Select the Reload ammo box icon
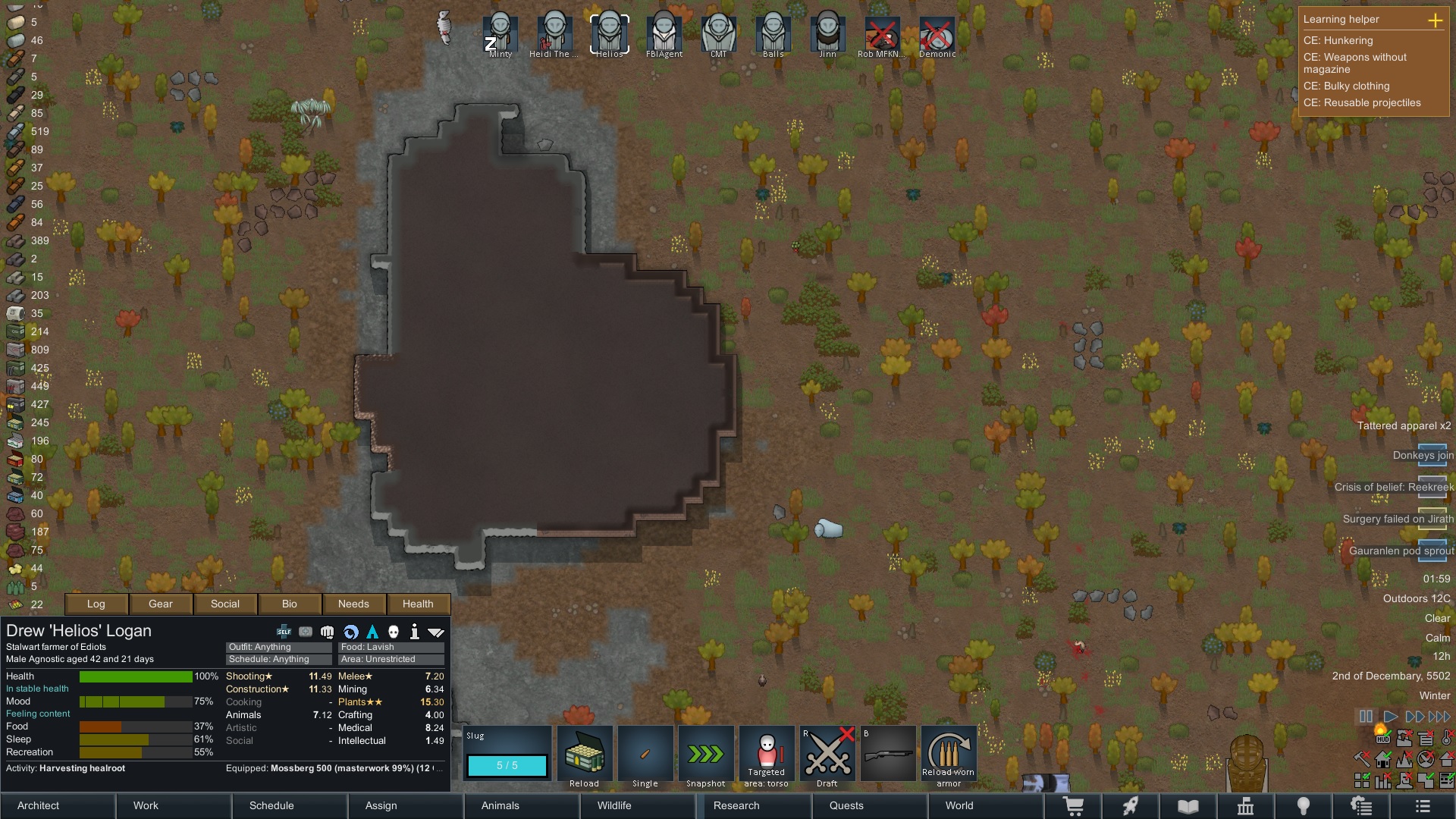The height and width of the screenshot is (819, 1456). 585,753
